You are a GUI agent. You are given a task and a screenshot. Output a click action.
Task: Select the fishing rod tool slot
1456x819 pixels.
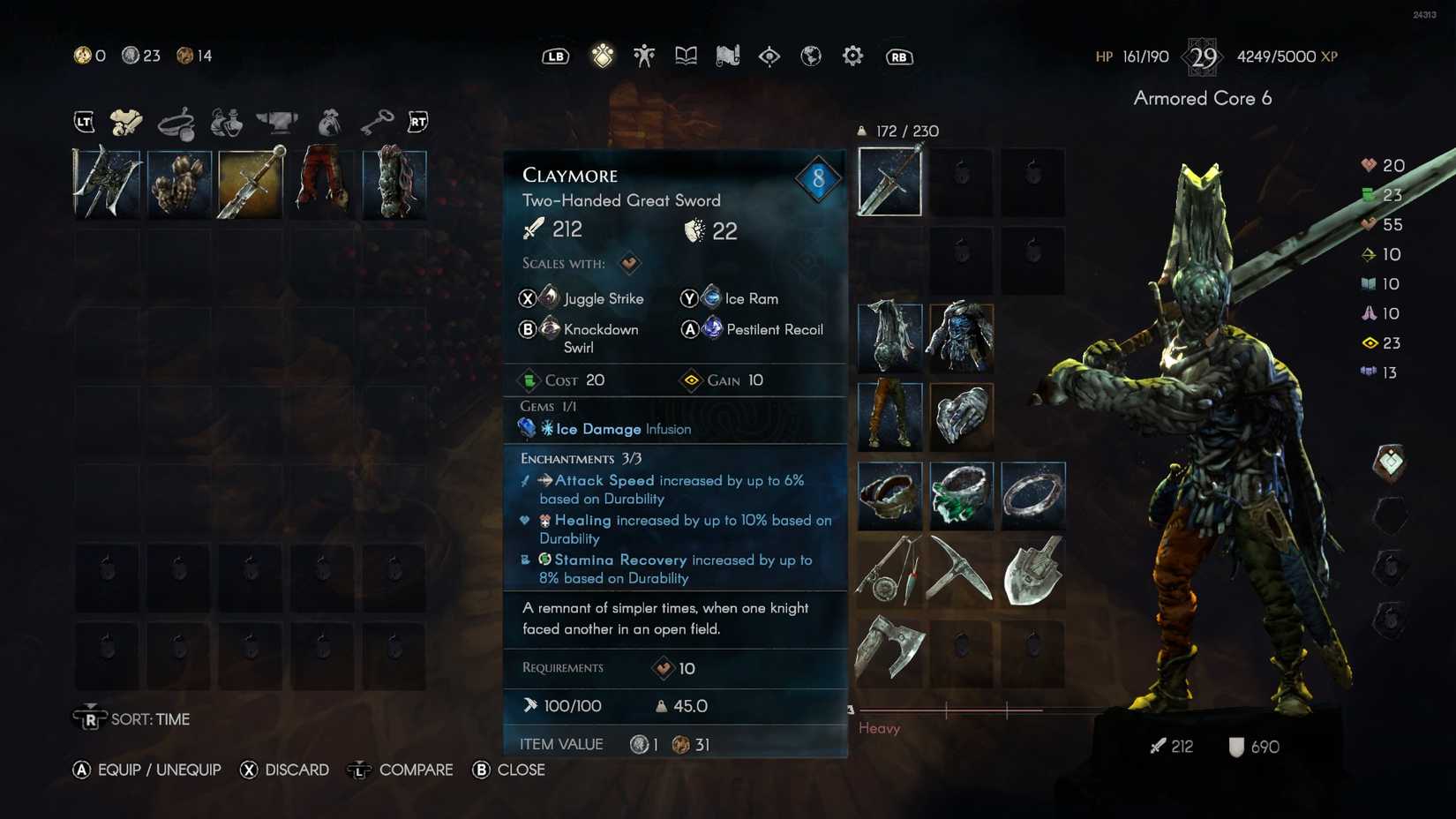click(889, 572)
